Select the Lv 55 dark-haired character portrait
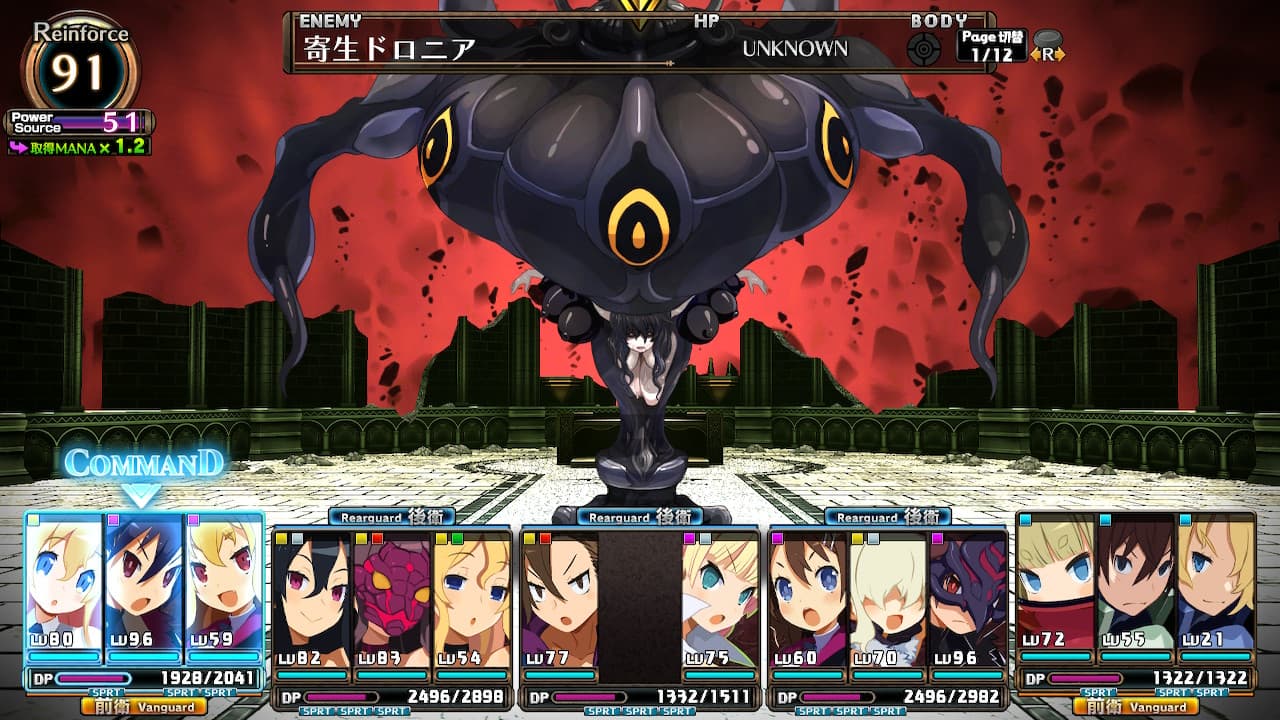Viewport: 1280px width, 720px height. [x=1135, y=585]
